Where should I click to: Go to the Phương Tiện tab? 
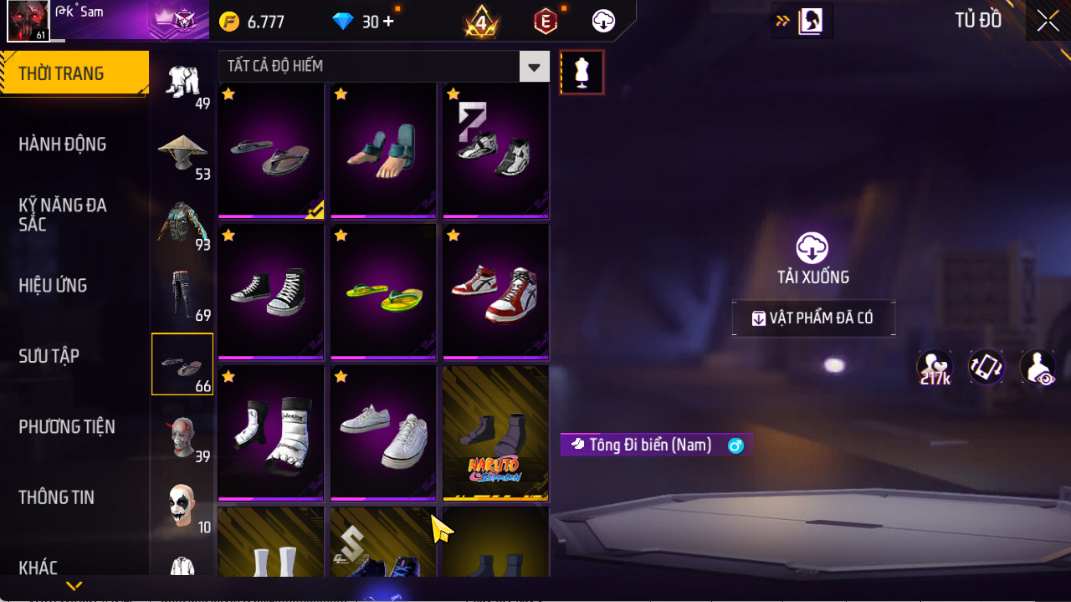click(x=67, y=427)
